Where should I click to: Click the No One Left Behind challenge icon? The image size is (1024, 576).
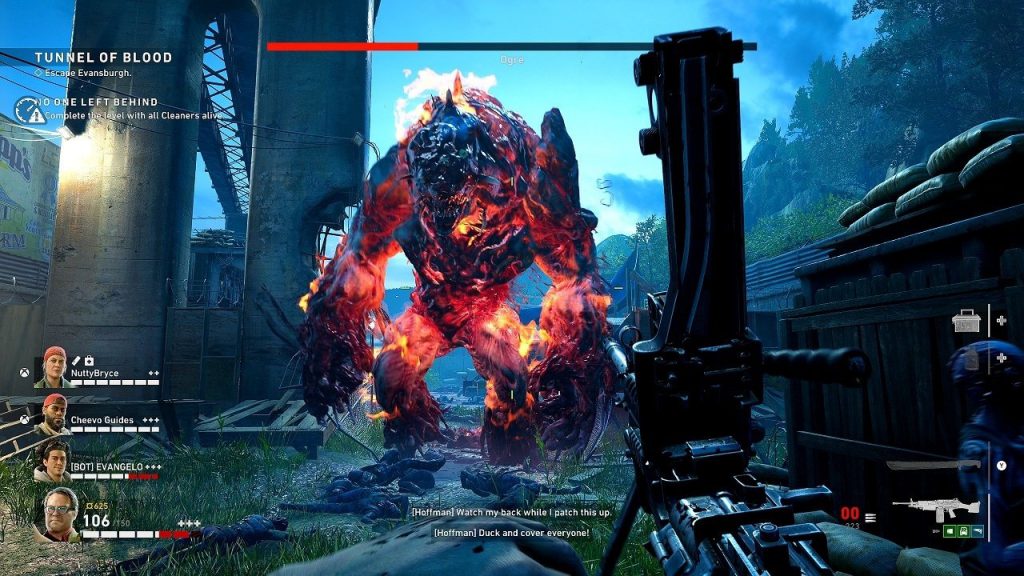(x=28, y=109)
